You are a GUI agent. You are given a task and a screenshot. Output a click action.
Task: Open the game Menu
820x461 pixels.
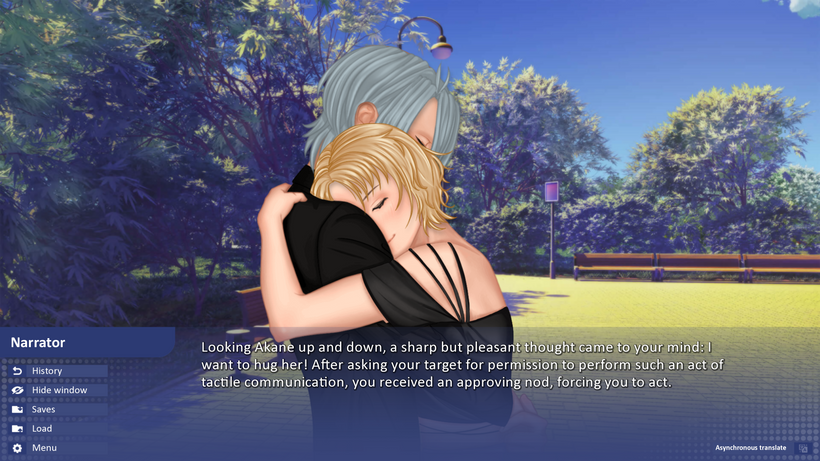tap(43, 448)
